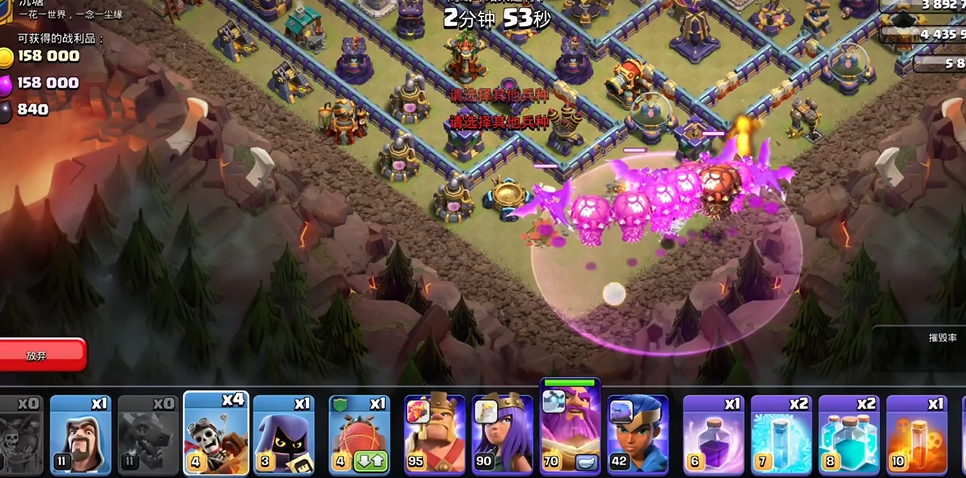Viewport: 966px width, 478px height.
Task: Select the orange skull spell card
Action: [x=916, y=433]
